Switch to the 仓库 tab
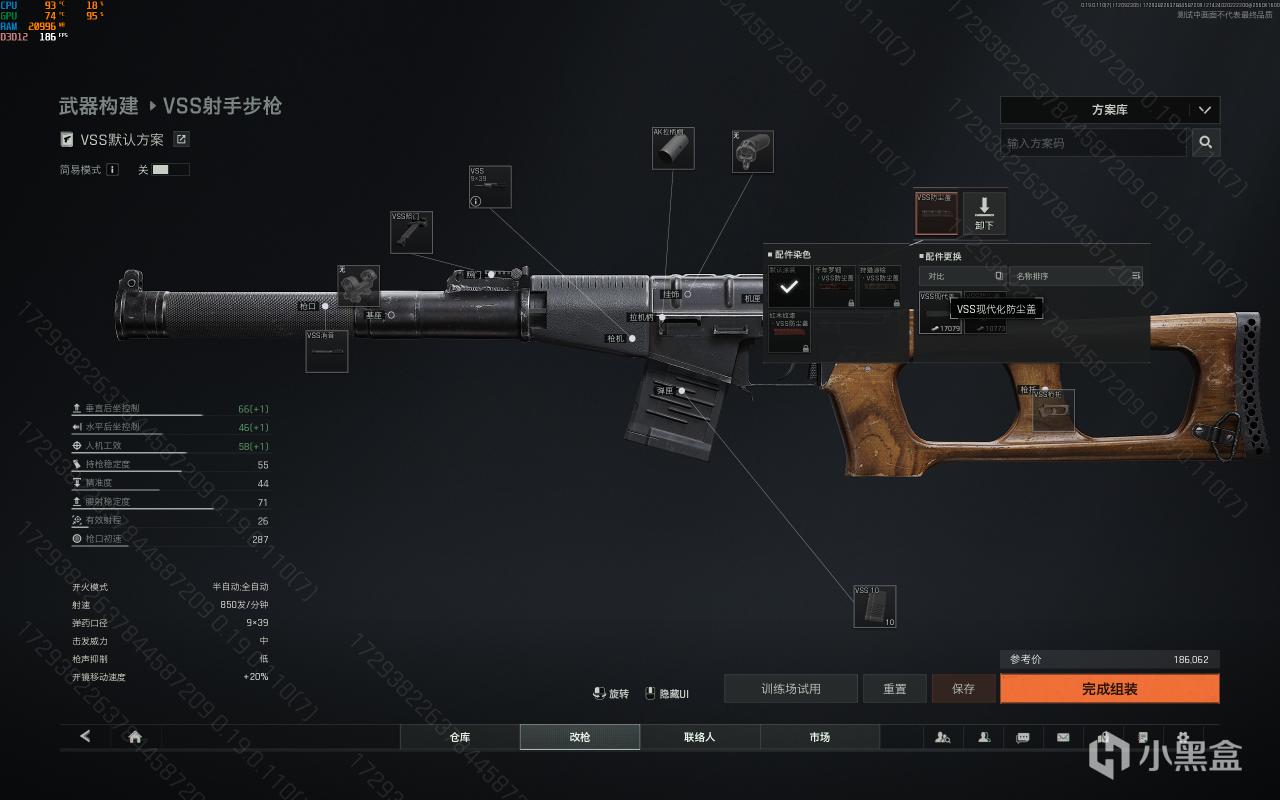Image resolution: width=1280 pixels, height=800 pixels. [x=460, y=737]
